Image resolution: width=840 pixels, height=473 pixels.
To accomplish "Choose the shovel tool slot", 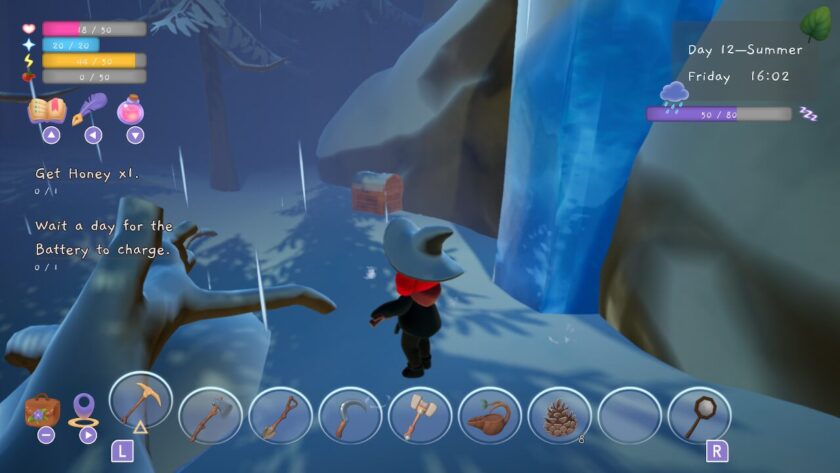I will click(280, 415).
